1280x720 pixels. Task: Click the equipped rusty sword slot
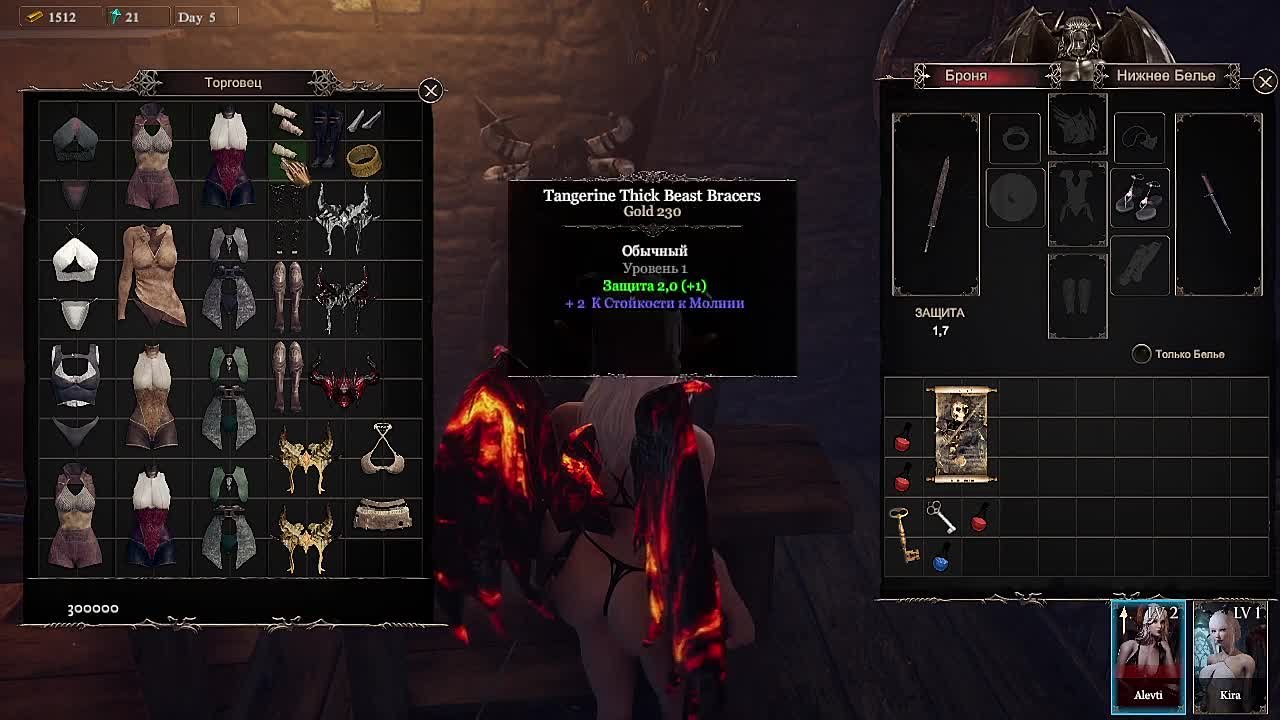click(936, 204)
